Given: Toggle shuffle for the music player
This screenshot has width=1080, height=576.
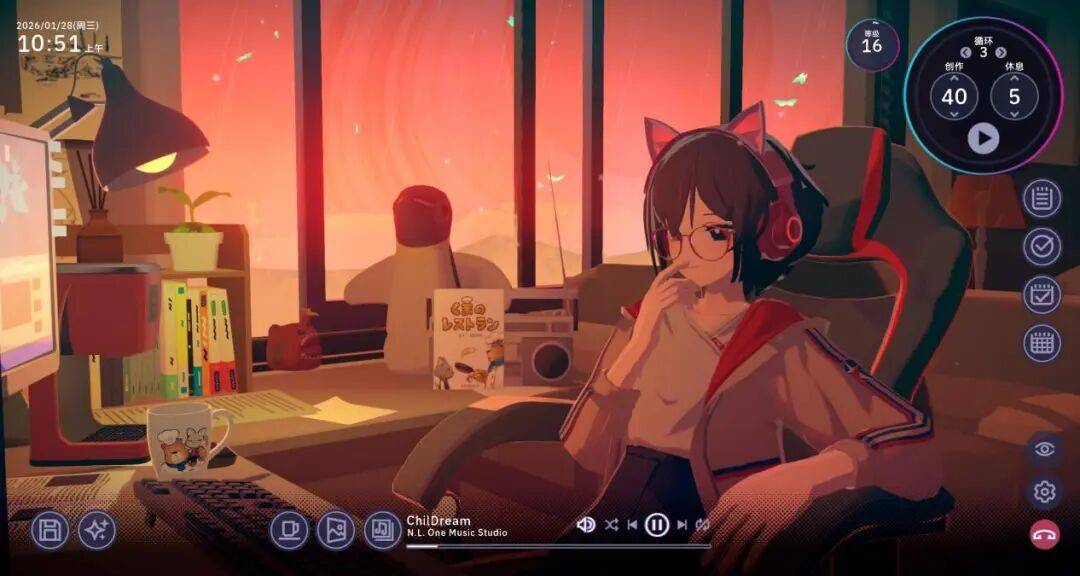Looking at the screenshot, I should click(610, 524).
